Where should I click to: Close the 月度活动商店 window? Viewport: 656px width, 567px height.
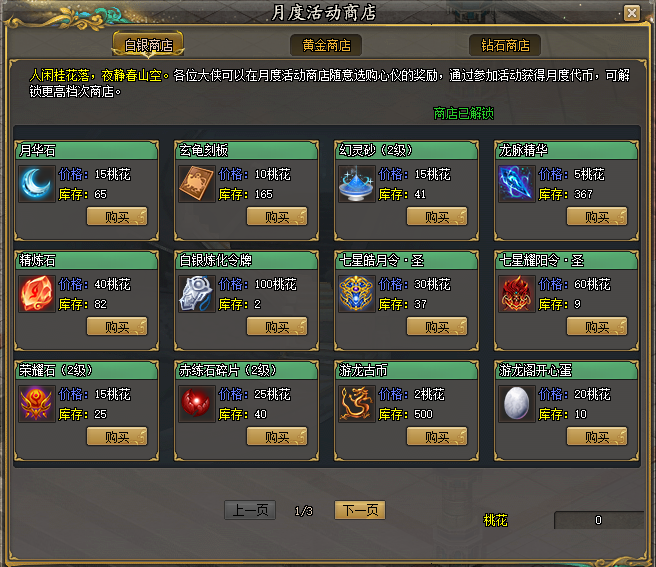(x=631, y=13)
